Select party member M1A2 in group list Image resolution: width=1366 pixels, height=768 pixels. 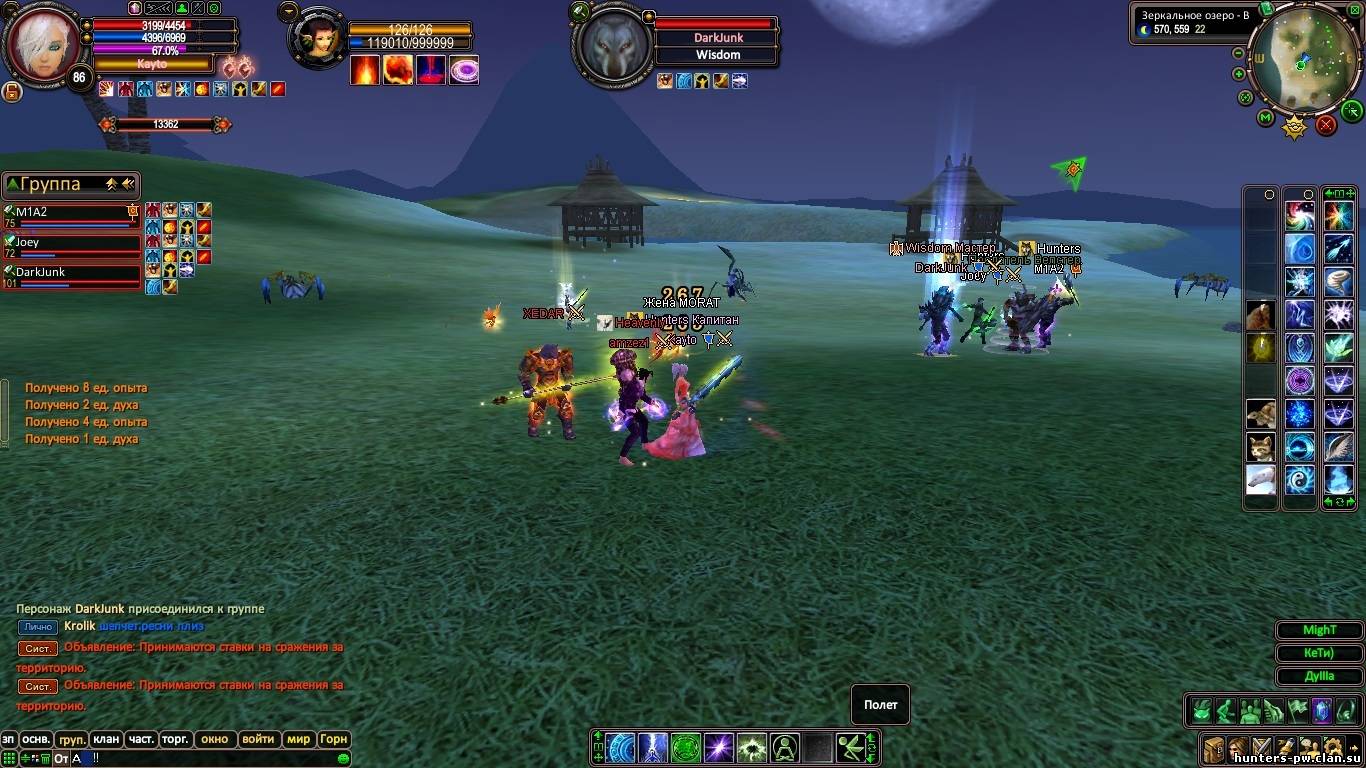[x=70, y=213]
